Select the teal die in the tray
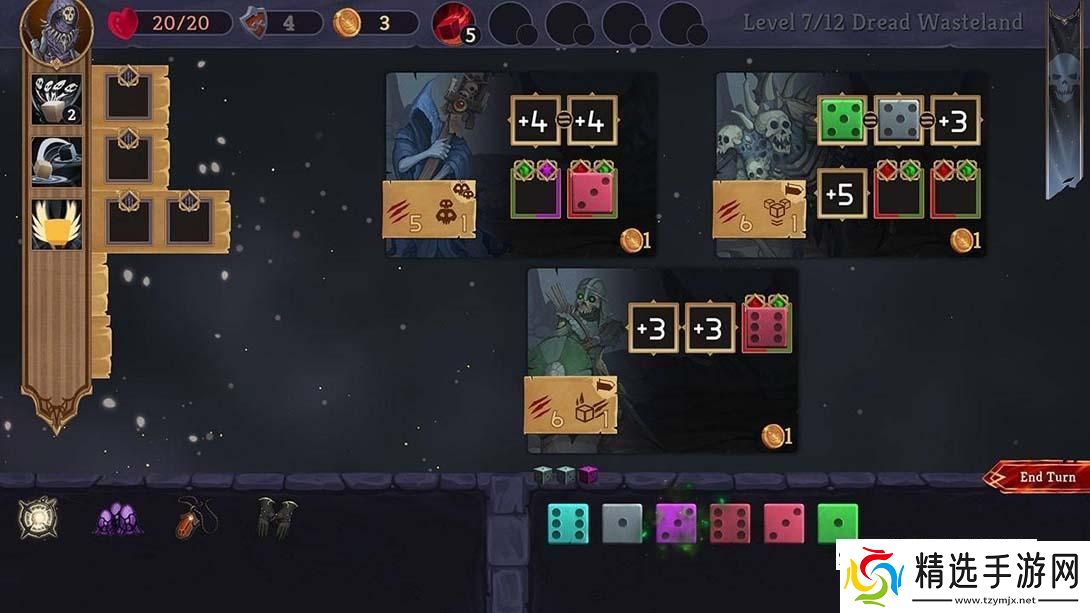 pos(567,523)
